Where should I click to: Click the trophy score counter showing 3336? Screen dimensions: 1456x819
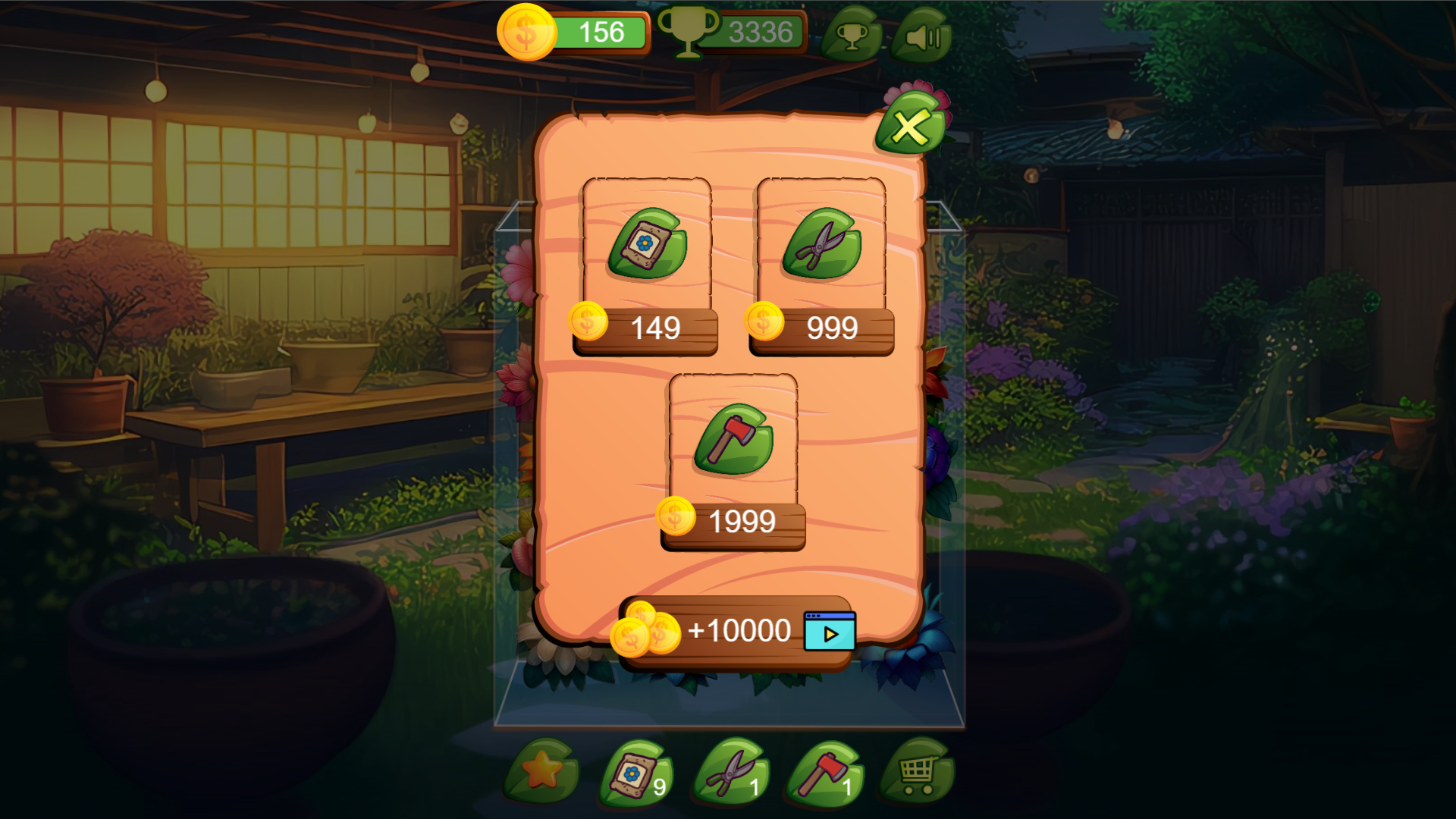(x=761, y=31)
